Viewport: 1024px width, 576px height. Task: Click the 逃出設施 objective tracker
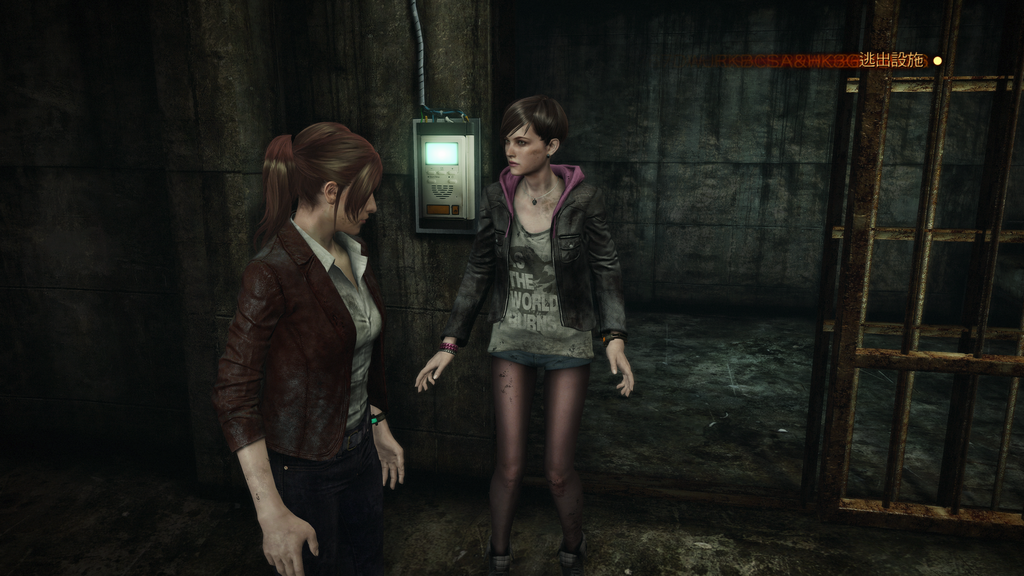click(x=895, y=61)
